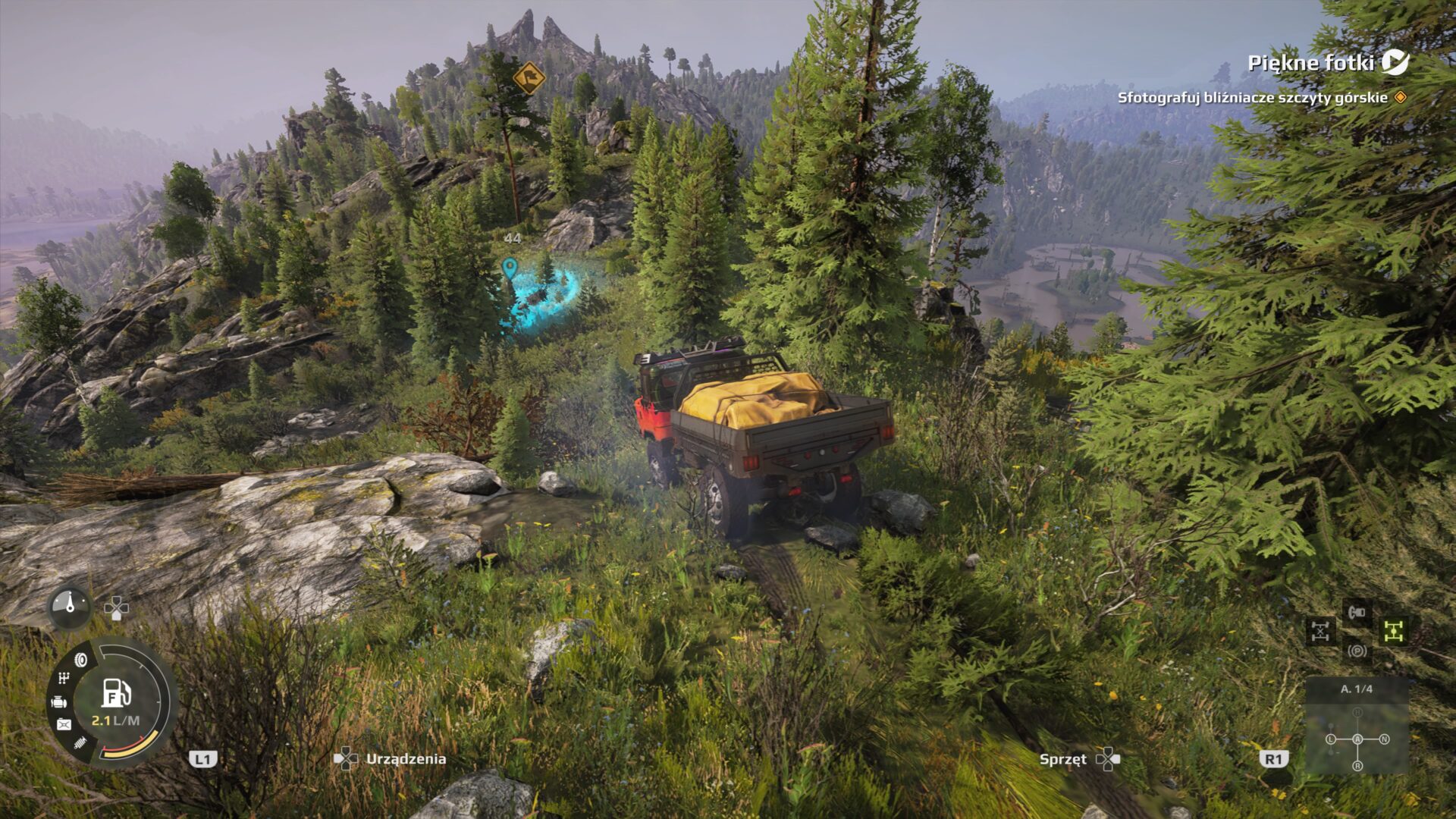Click the suspension spring status icon
1456x819 pixels.
80,744
